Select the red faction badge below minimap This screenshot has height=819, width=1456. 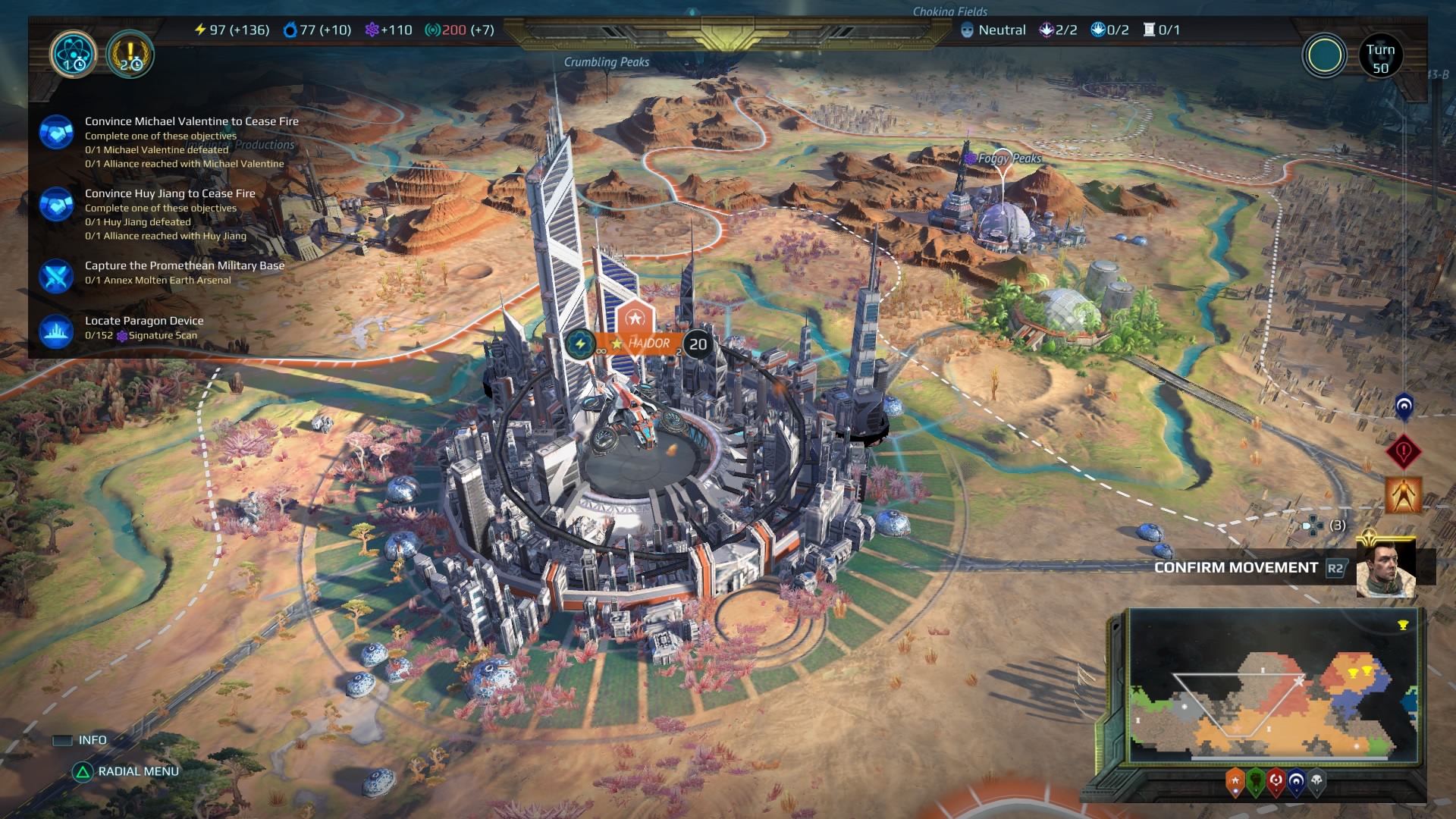(1276, 781)
